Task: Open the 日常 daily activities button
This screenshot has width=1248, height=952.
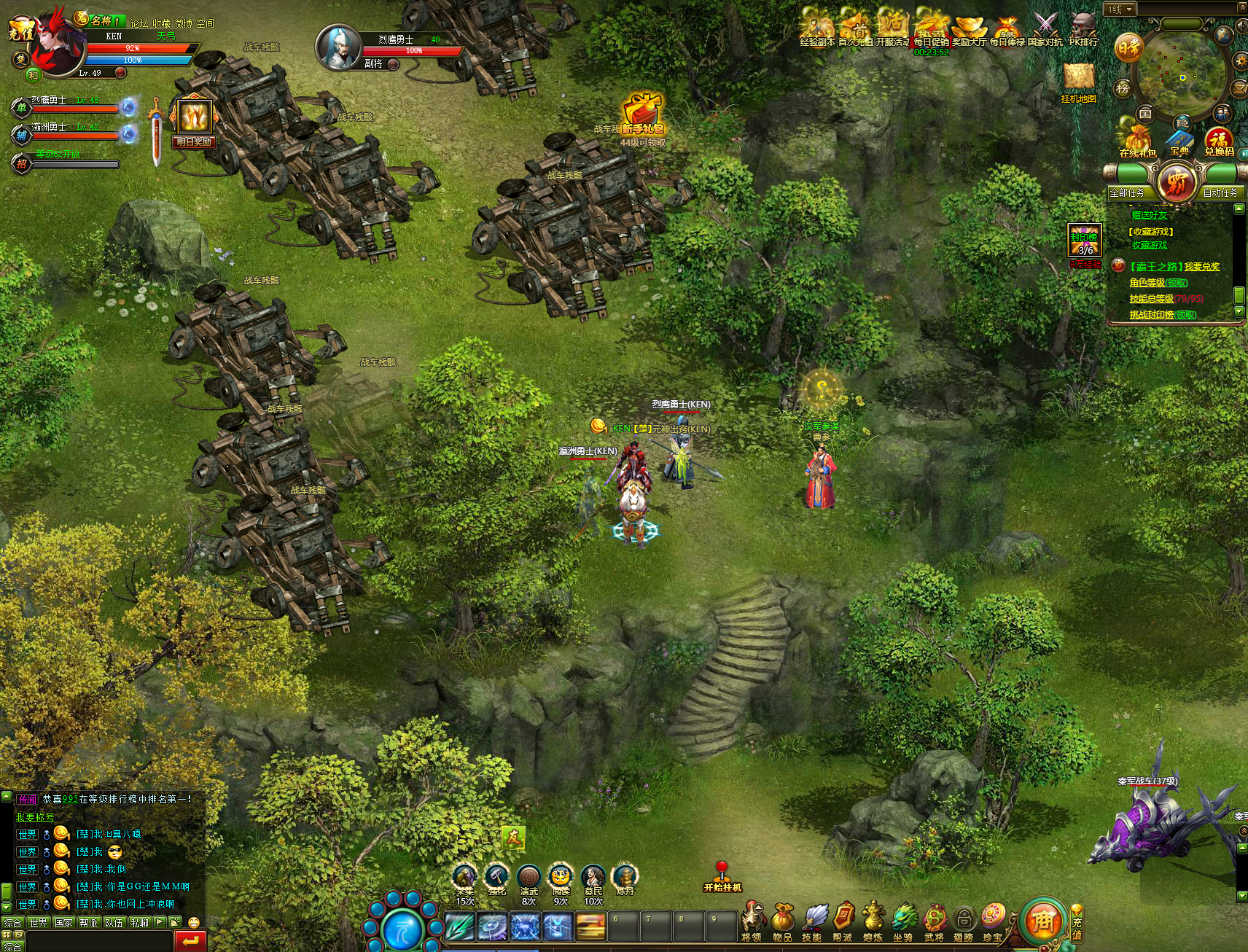Action: (1128, 48)
